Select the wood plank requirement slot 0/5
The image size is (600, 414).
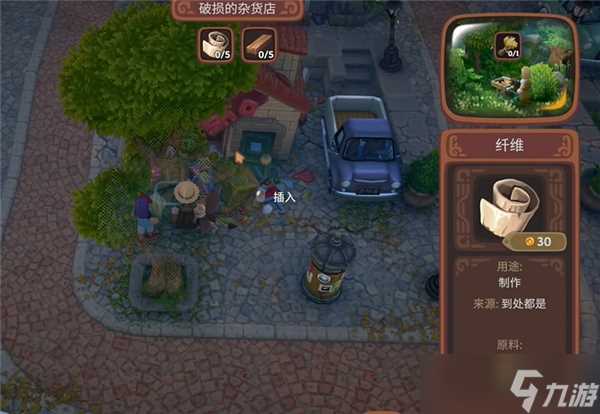(x=258, y=44)
